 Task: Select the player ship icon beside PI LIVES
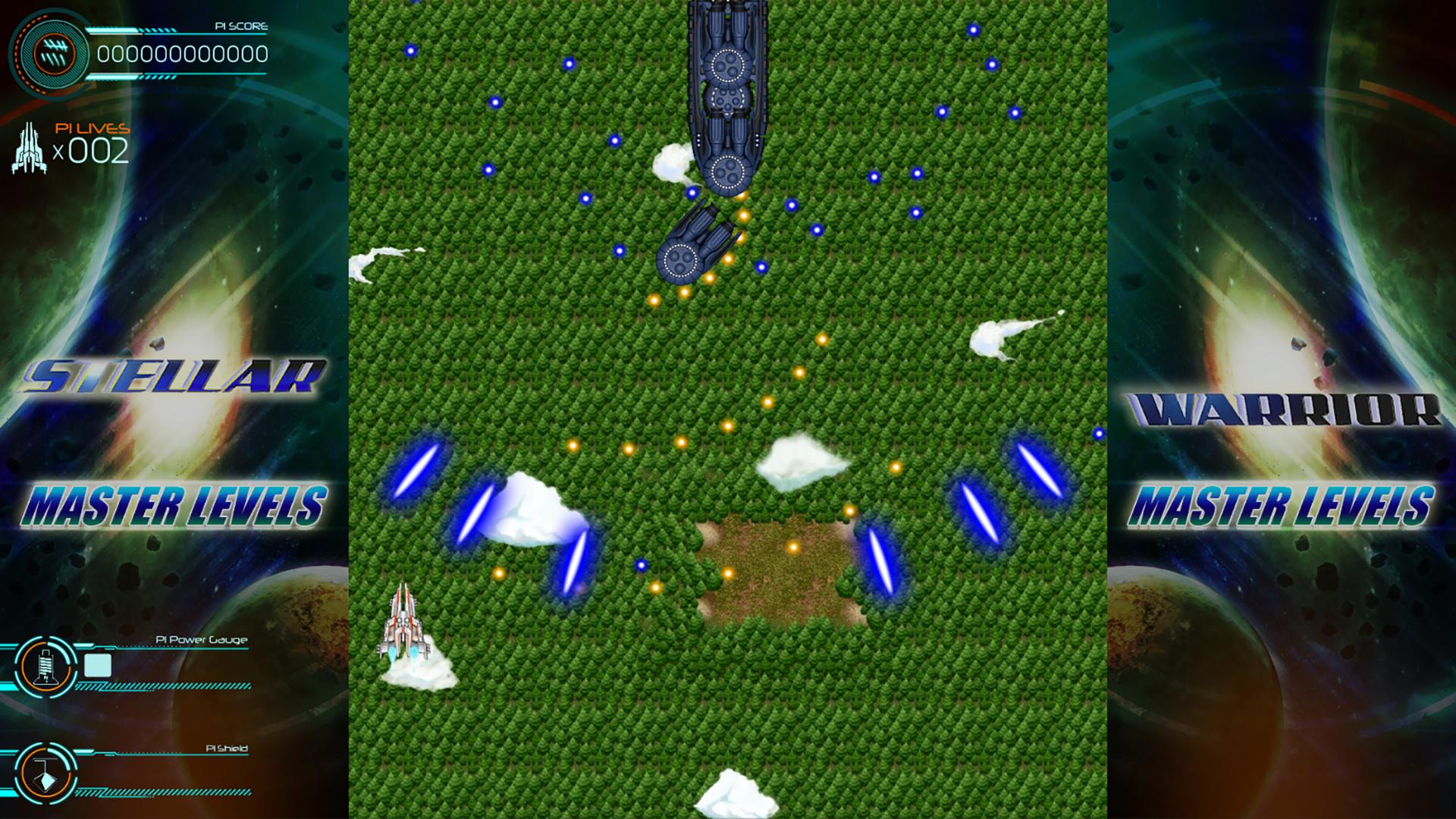(29, 144)
